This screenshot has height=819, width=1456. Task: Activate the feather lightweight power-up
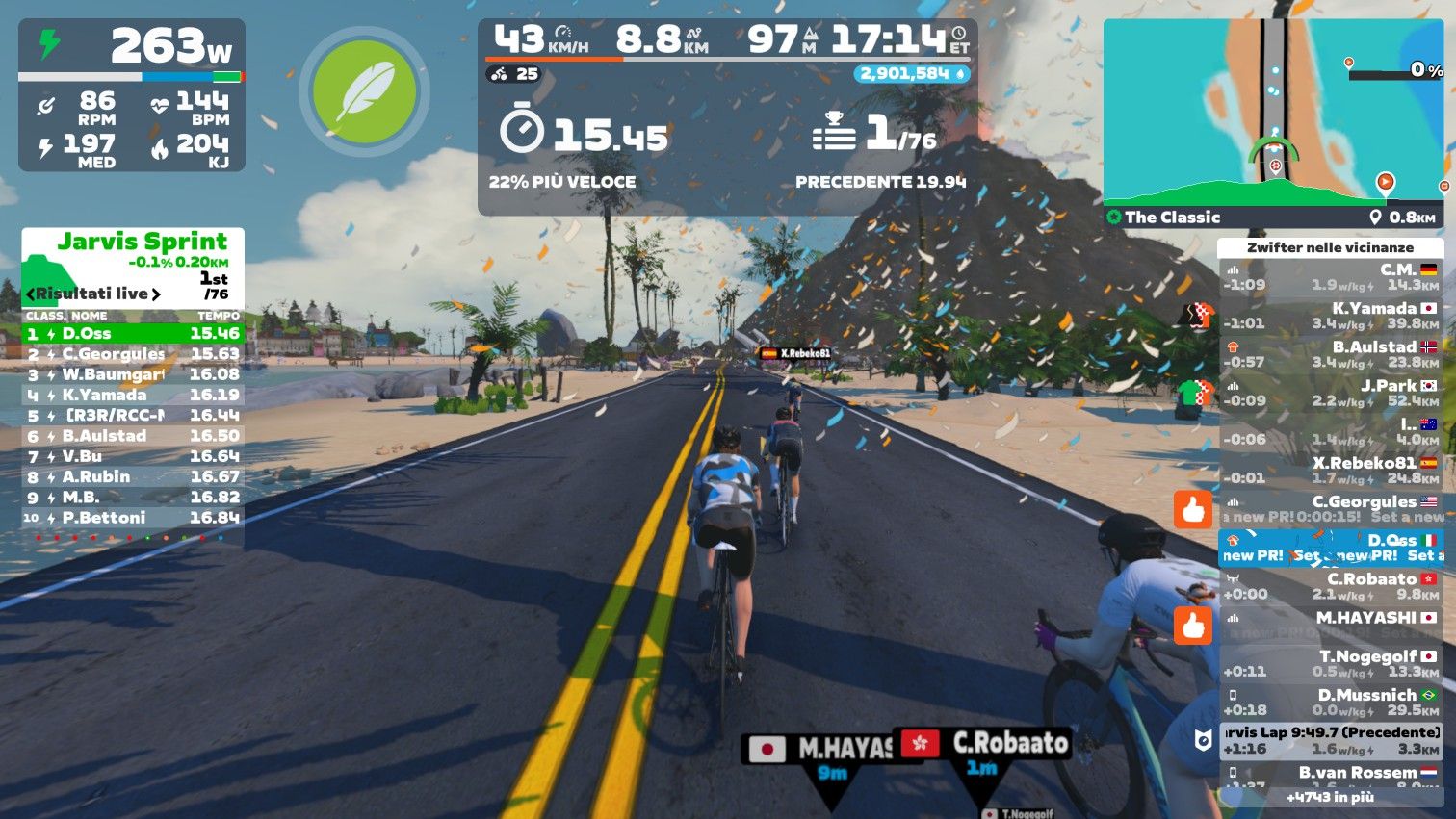pos(364,91)
